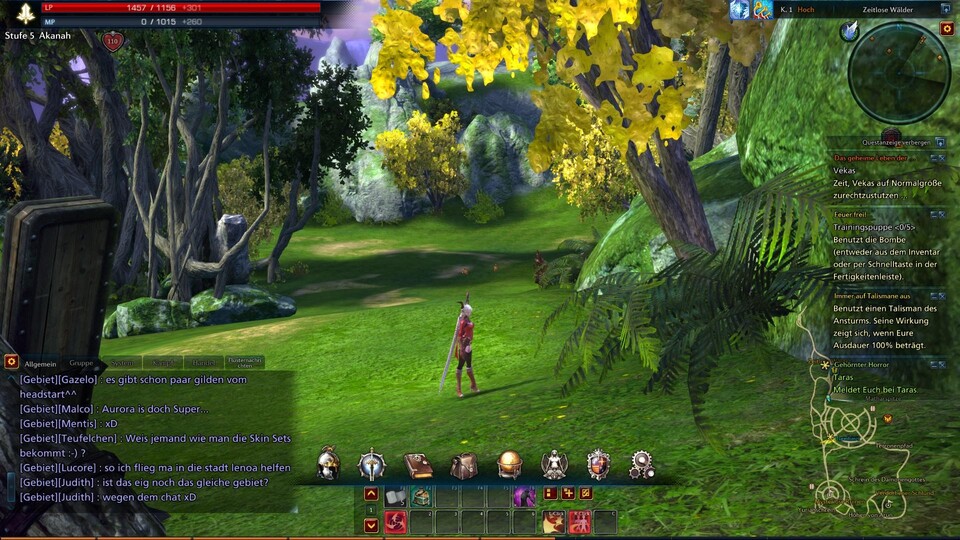Open the winged statue social menu icon
This screenshot has width=960, height=540.
point(554,464)
